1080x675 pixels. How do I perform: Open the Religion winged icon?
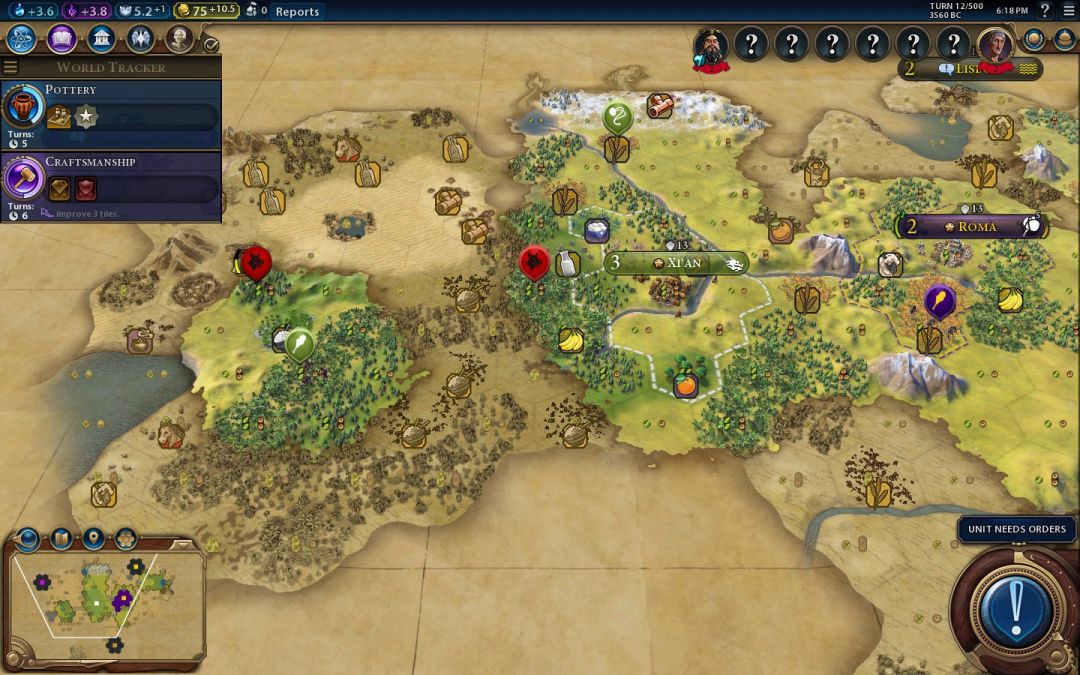click(x=140, y=39)
